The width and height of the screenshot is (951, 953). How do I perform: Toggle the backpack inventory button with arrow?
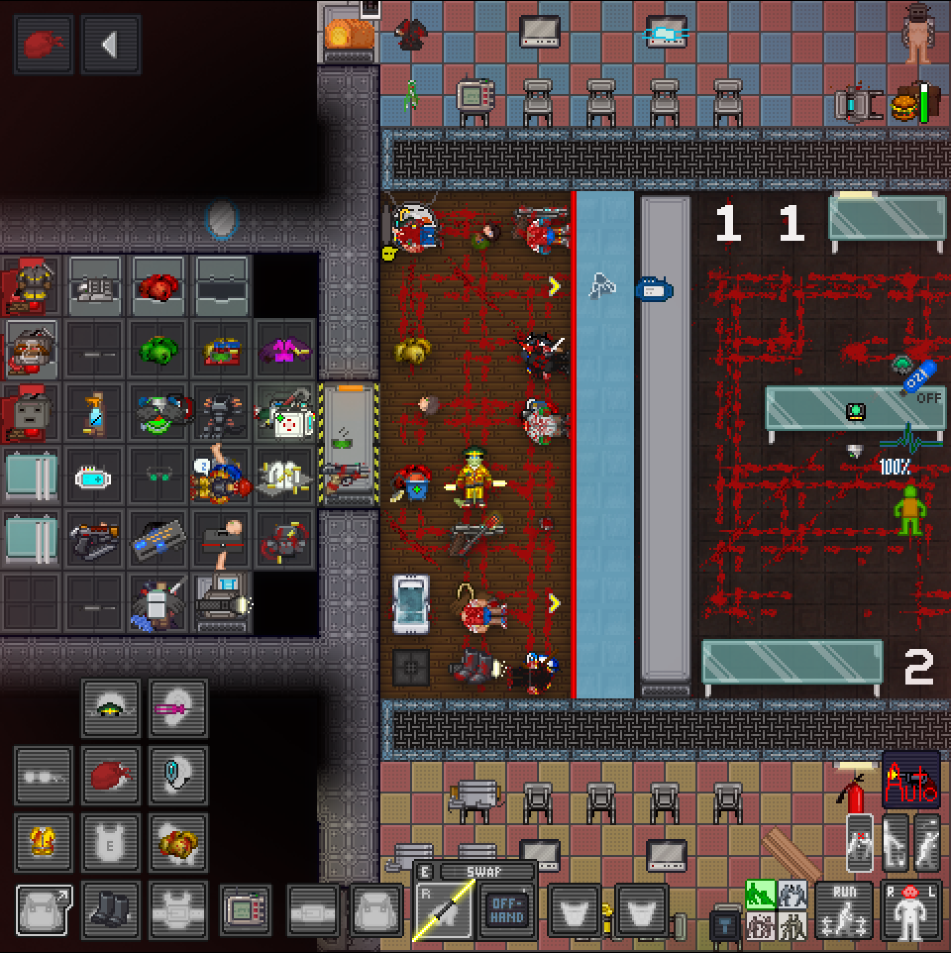tap(43, 910)
